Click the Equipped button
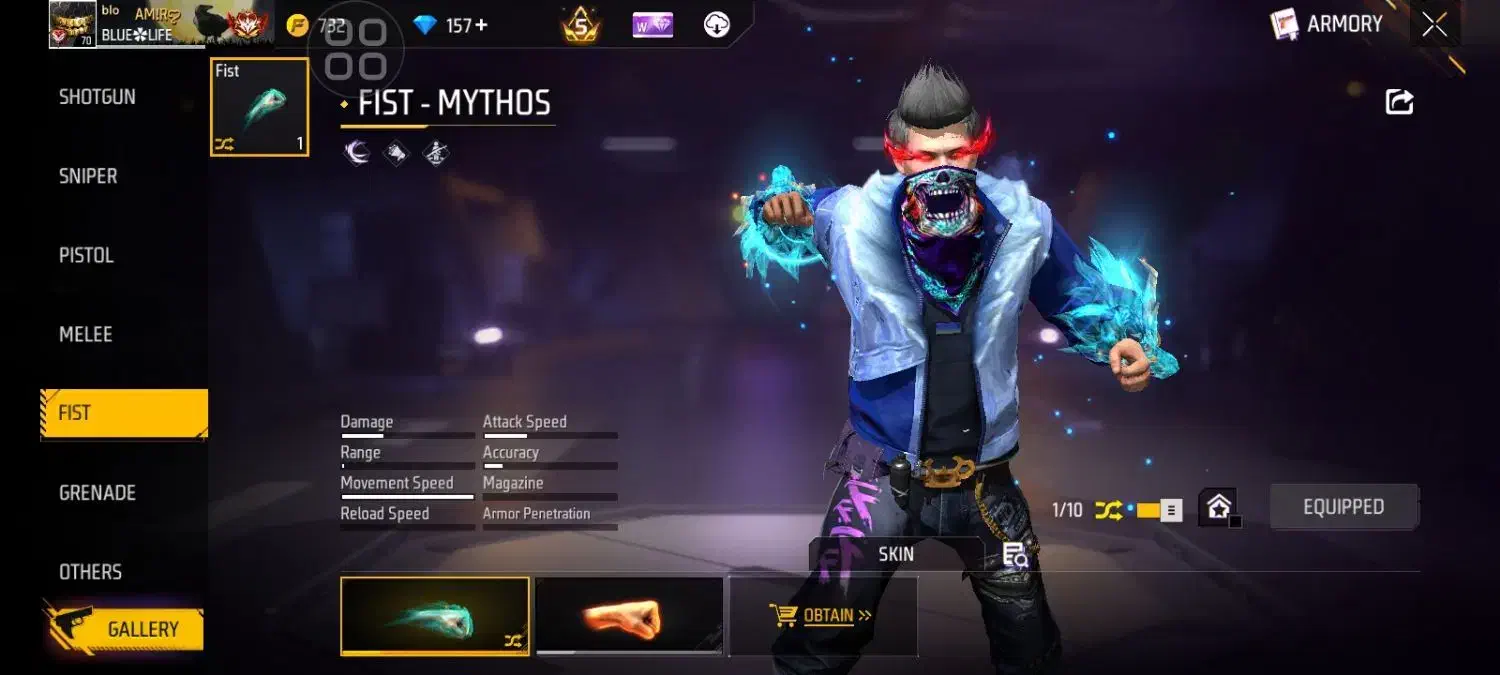Screen dimensions: 1500x675 [1343, 507]
